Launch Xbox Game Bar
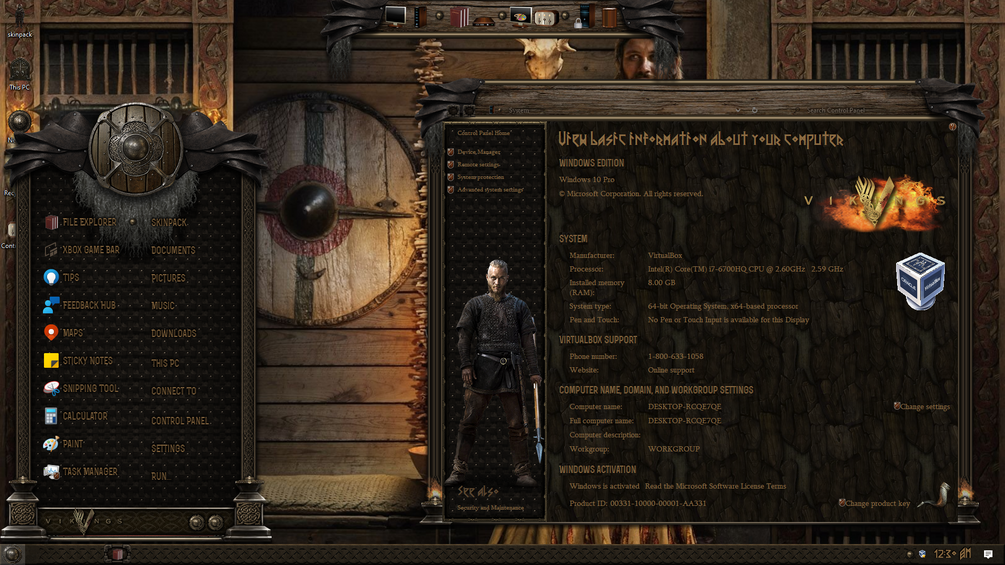1005x565 pixels. click(90, 250)
